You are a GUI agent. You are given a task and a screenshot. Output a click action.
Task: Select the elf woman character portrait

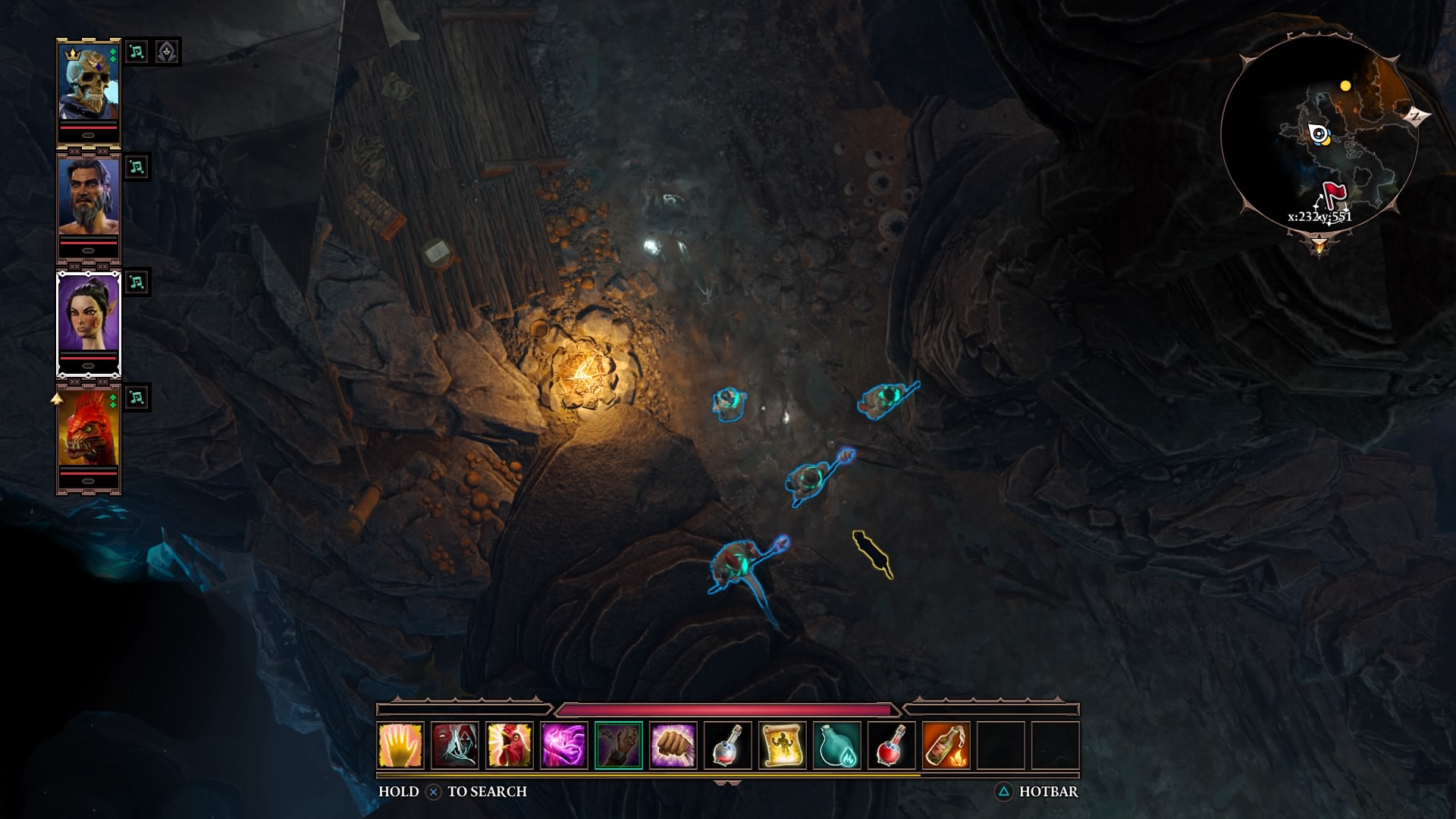coord(89,313)
